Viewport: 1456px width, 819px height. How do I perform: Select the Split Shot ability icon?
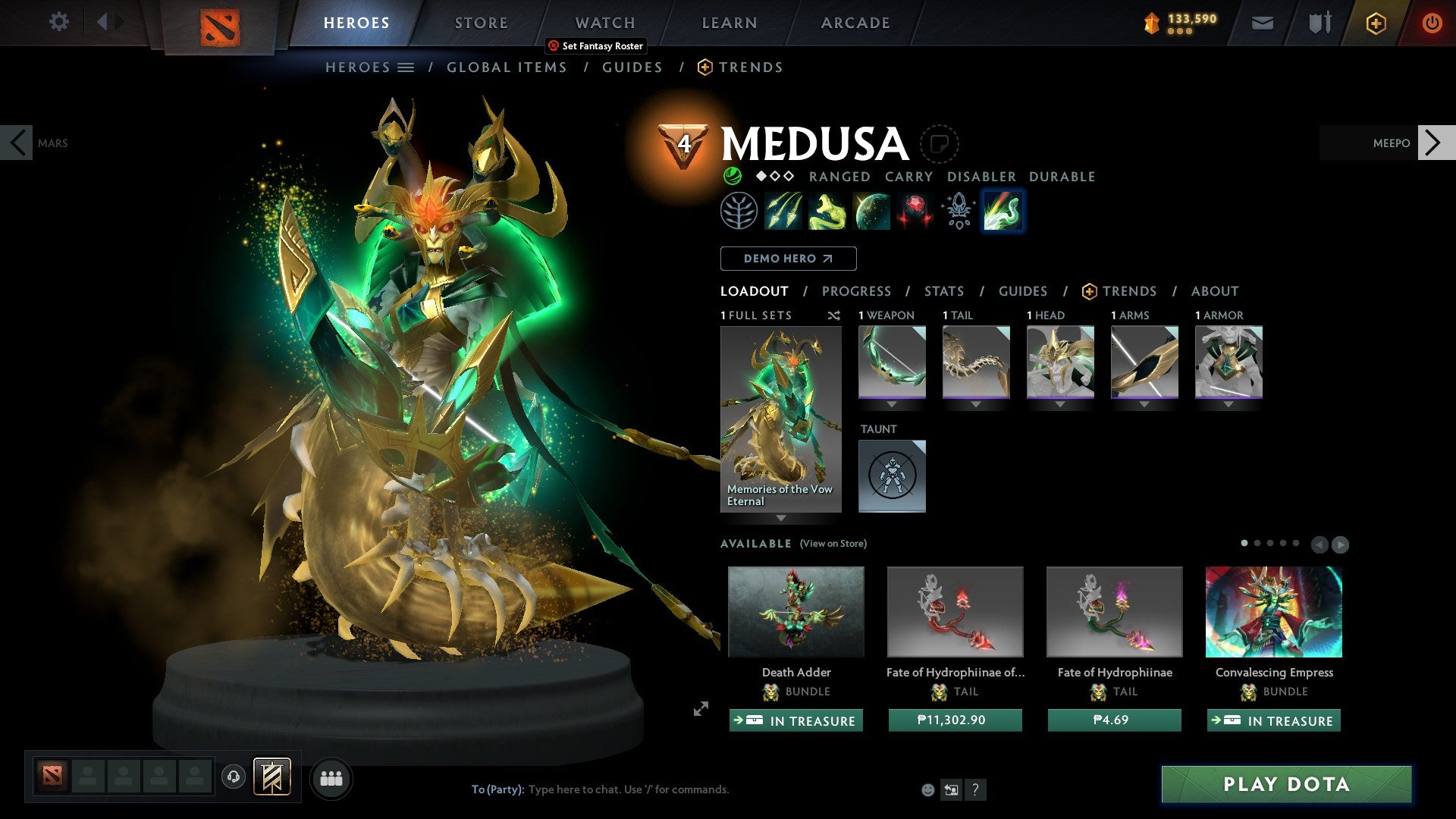point(785,212)
